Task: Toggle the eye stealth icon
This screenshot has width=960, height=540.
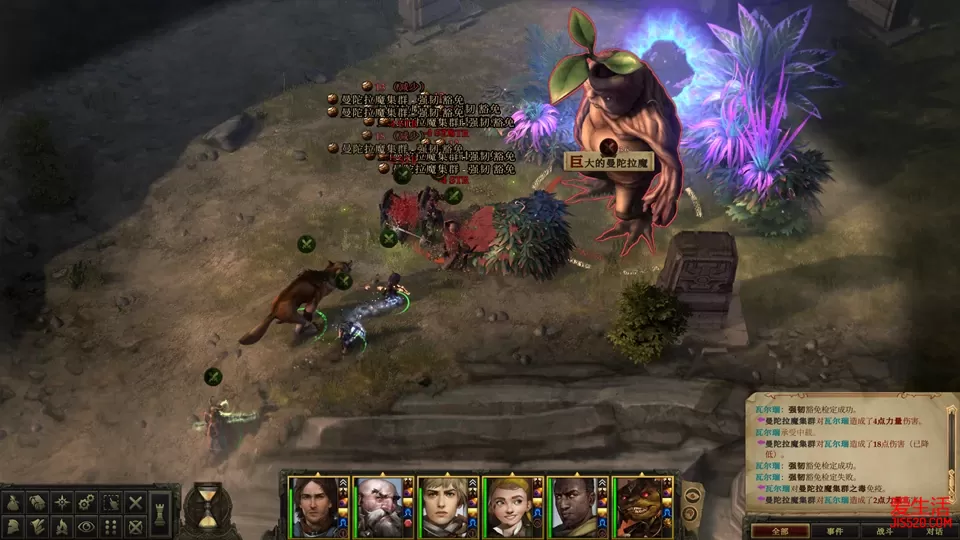Action: click(x=88, y=525)
